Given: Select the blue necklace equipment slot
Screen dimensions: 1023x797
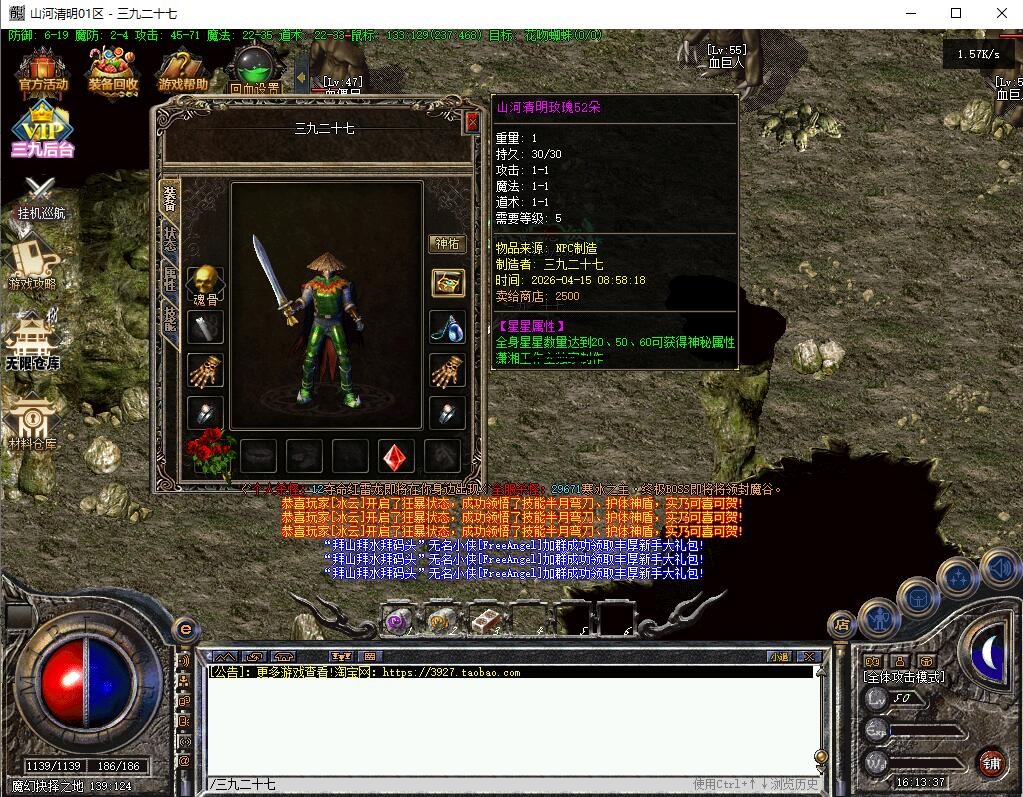Looking at the screenshot, I should coord(447,326).
